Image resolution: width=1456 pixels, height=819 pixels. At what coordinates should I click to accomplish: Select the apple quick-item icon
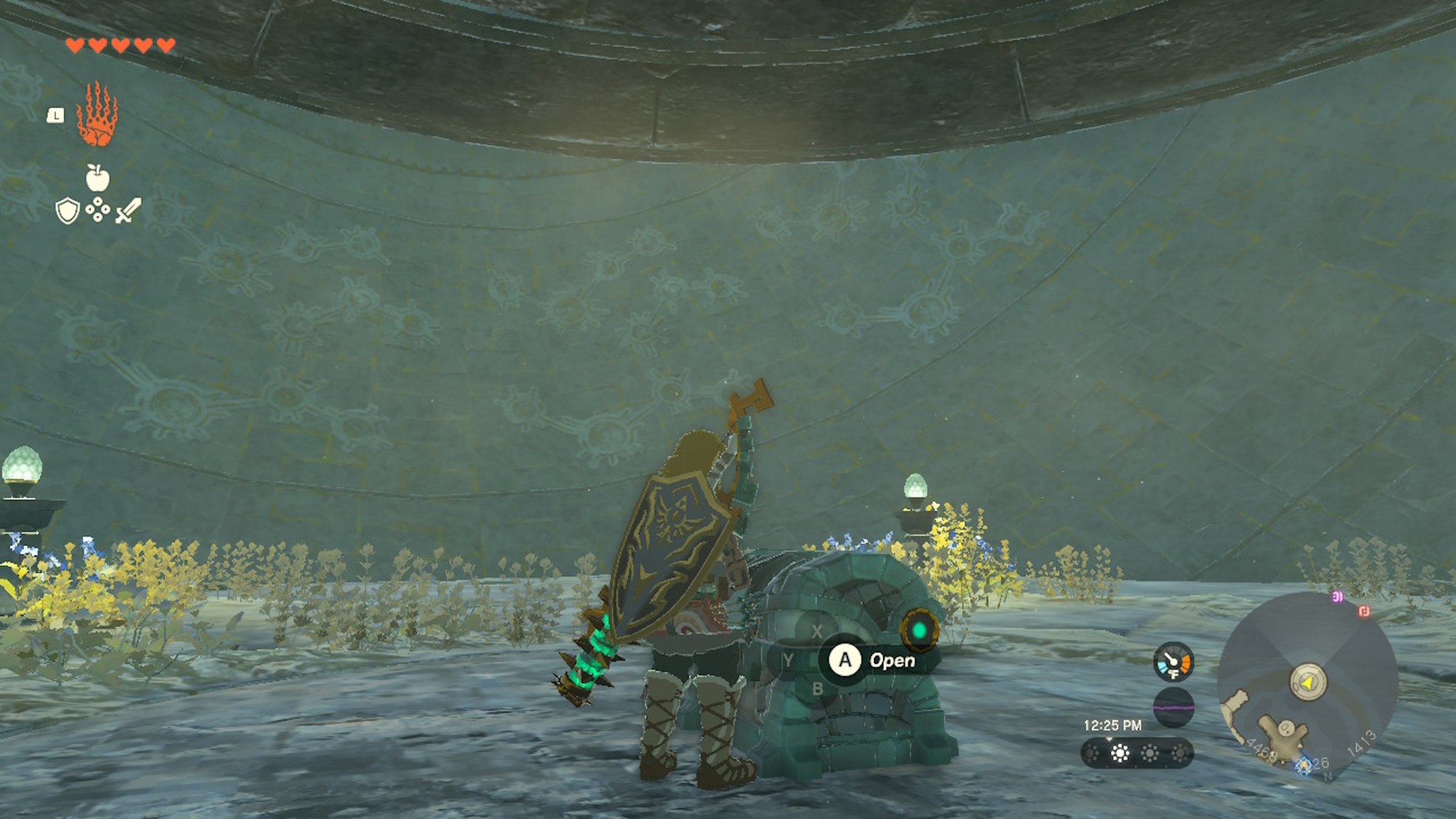pos(97,177)
